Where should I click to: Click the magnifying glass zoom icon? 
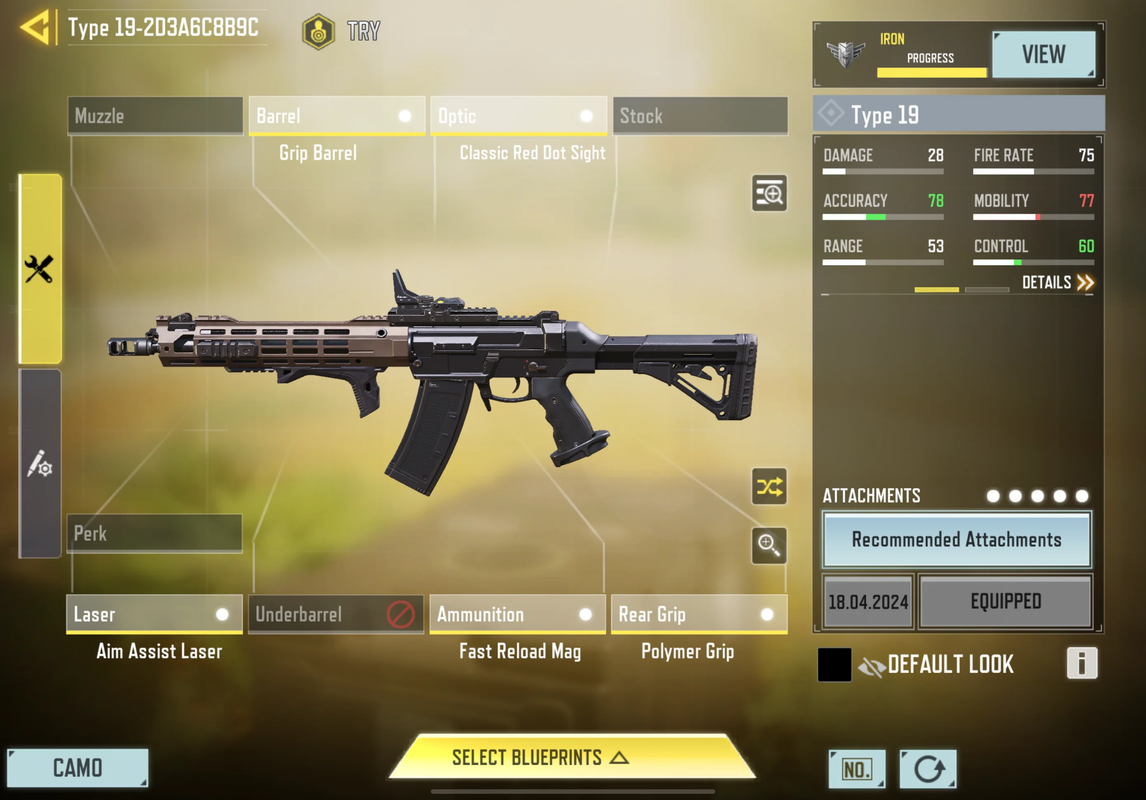769,545
